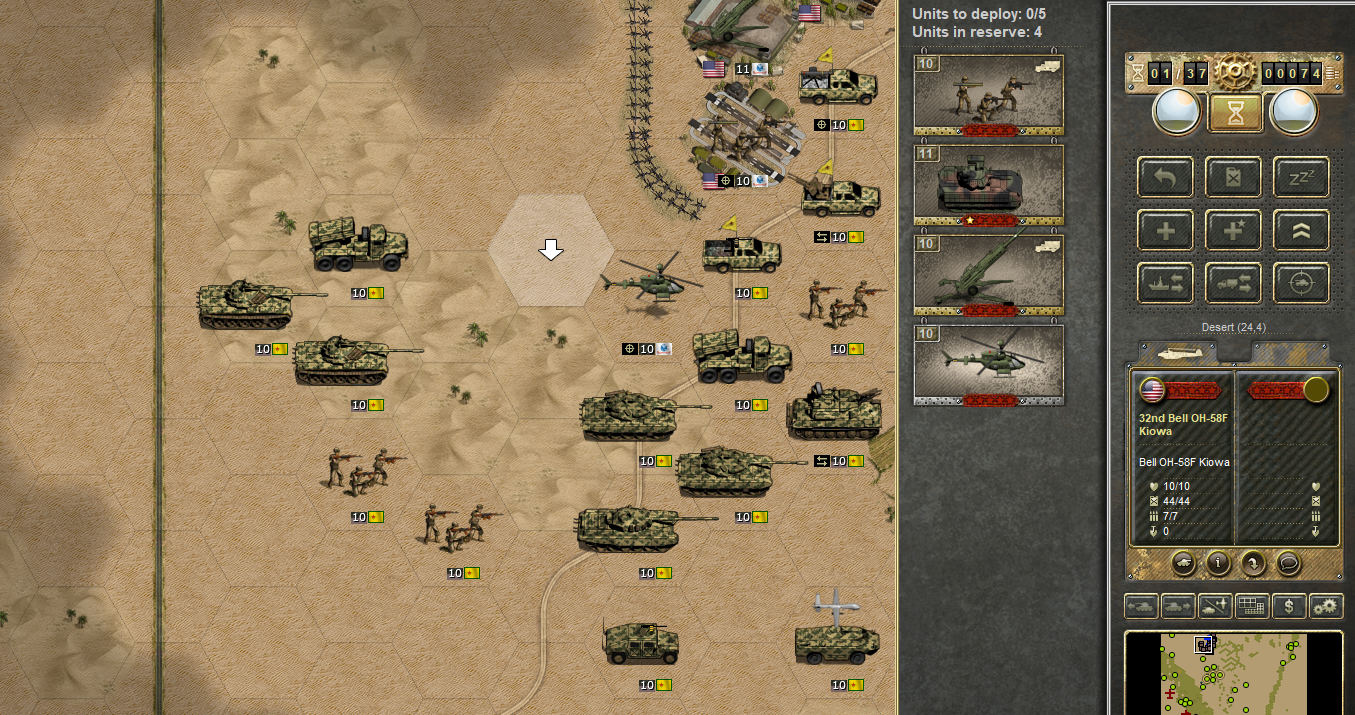
Task: Toggle truck transport mount button
Action: pyautogui.click(x=1233, y=283)
